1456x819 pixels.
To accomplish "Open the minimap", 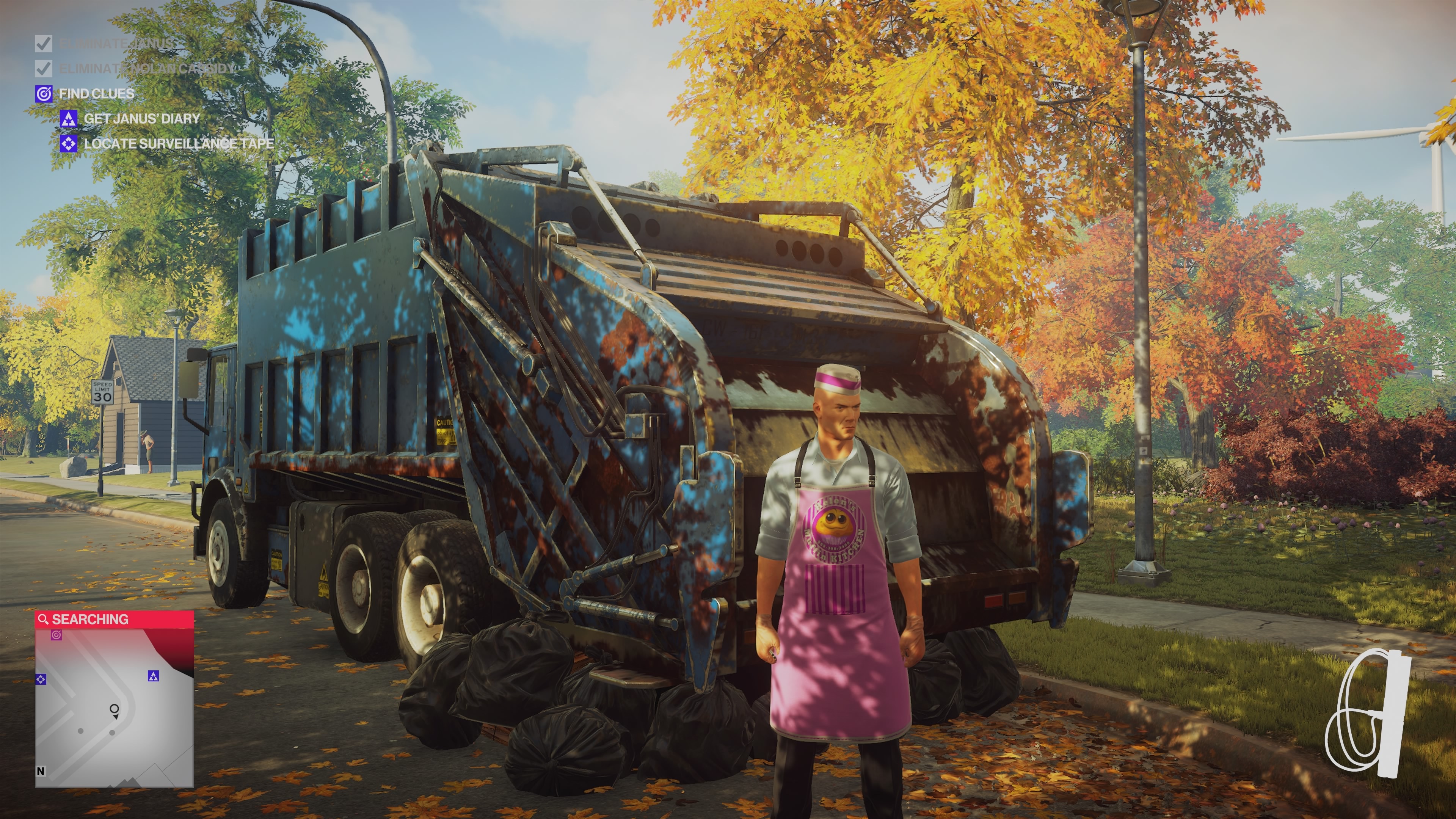I will [x=114, y=706].
